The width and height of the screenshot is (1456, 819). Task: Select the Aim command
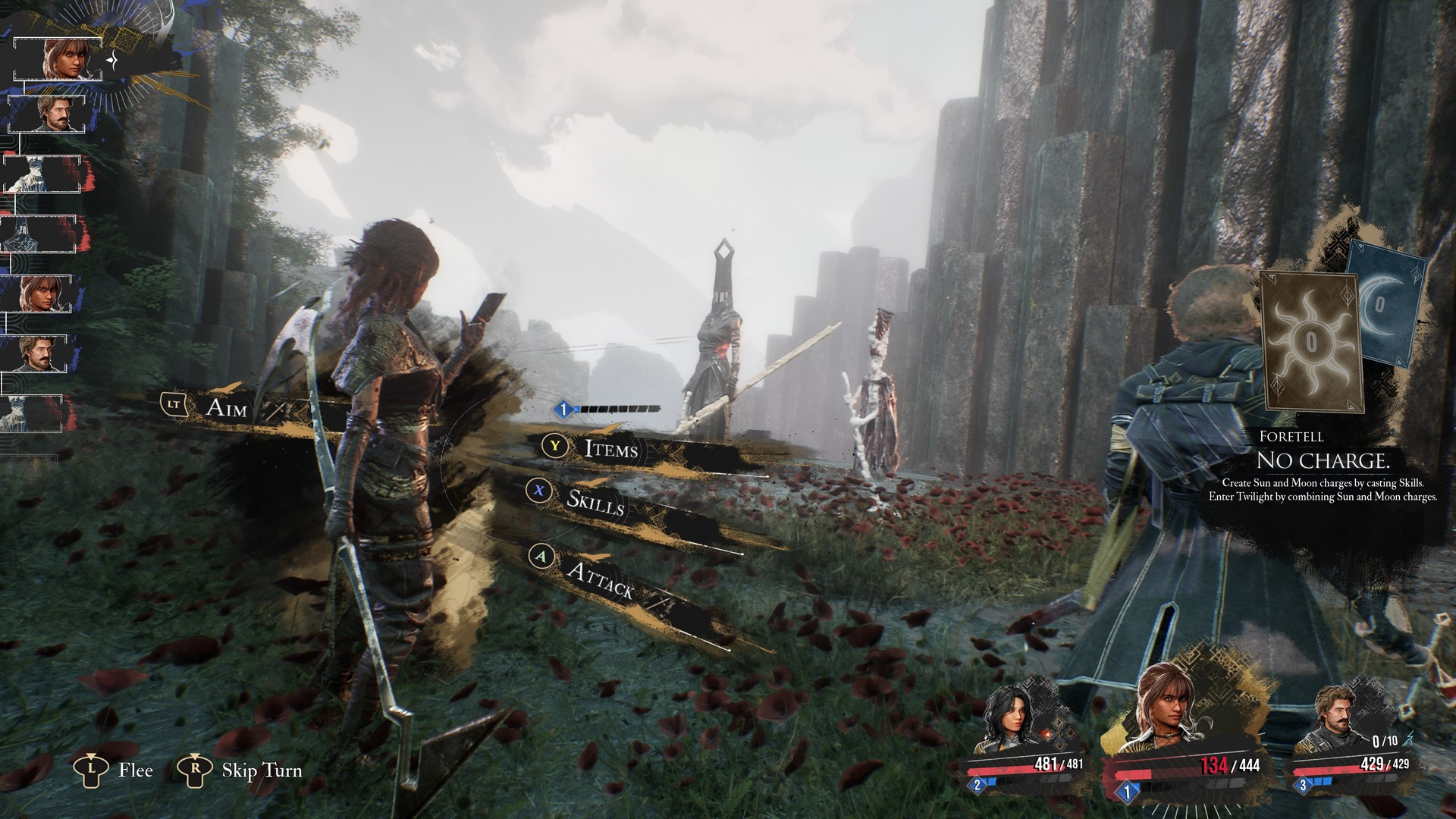(x=226, y=407)
